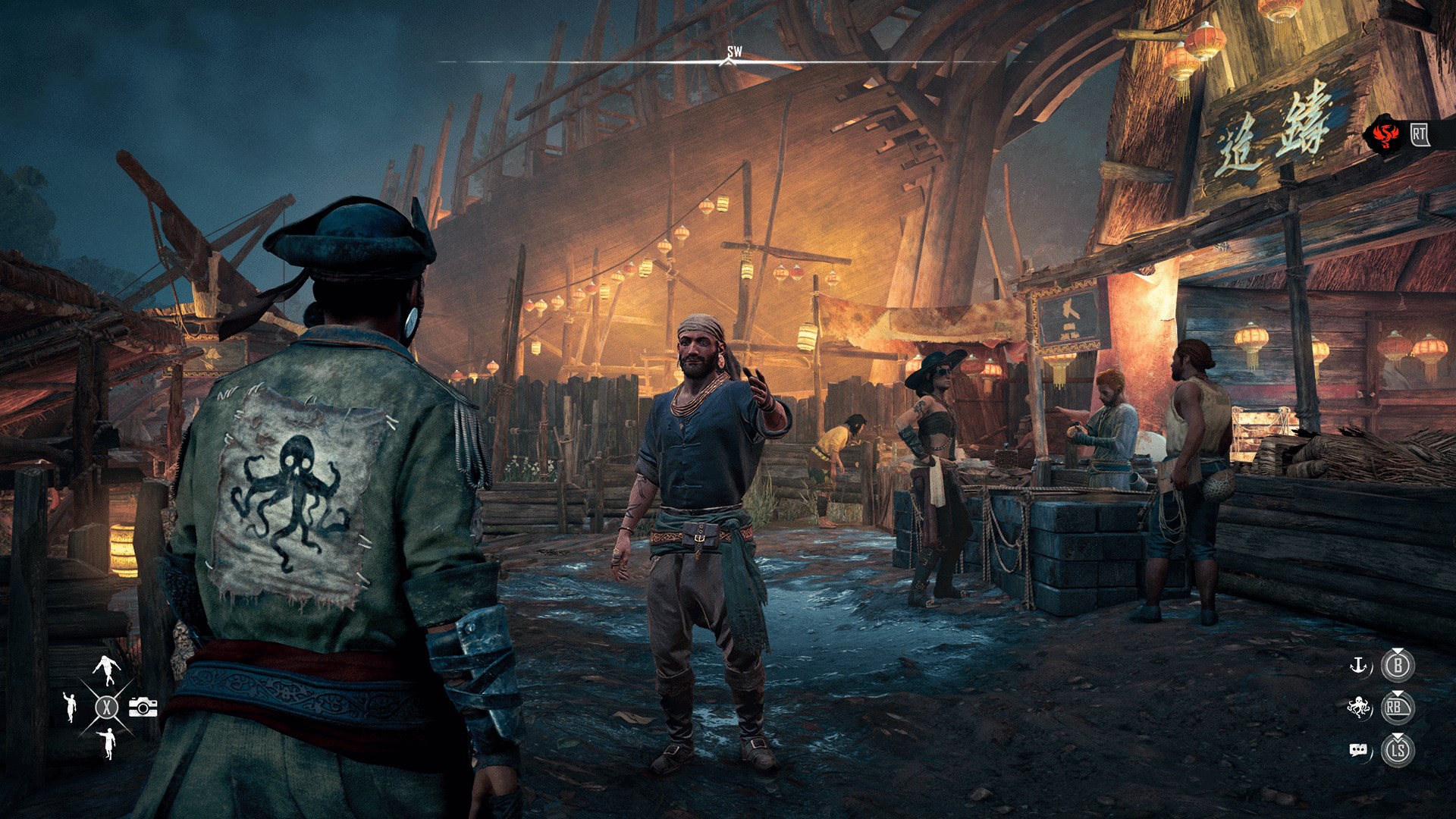Screen dimensions: 1456x819
Task: Select the camera icon in the emote wheel
Action: 143,707
